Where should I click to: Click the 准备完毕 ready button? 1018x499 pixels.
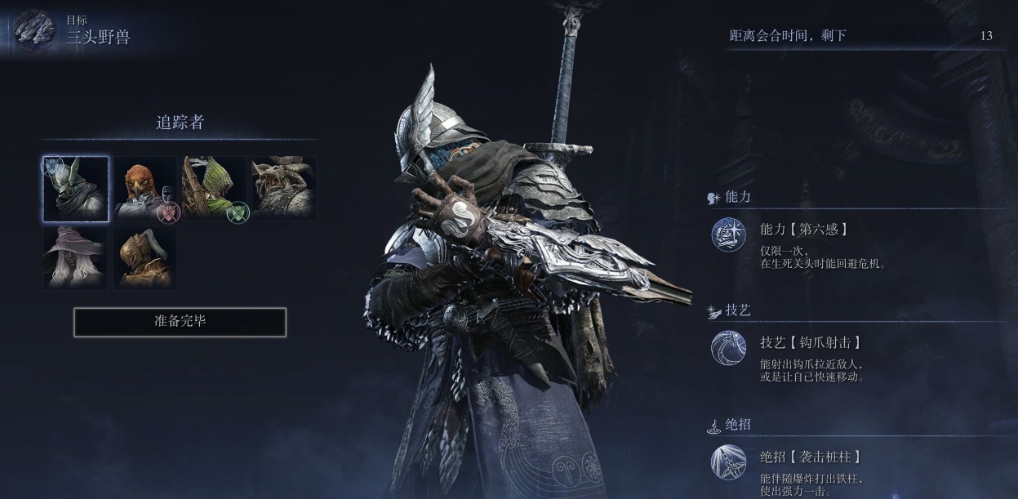[180, 322]
